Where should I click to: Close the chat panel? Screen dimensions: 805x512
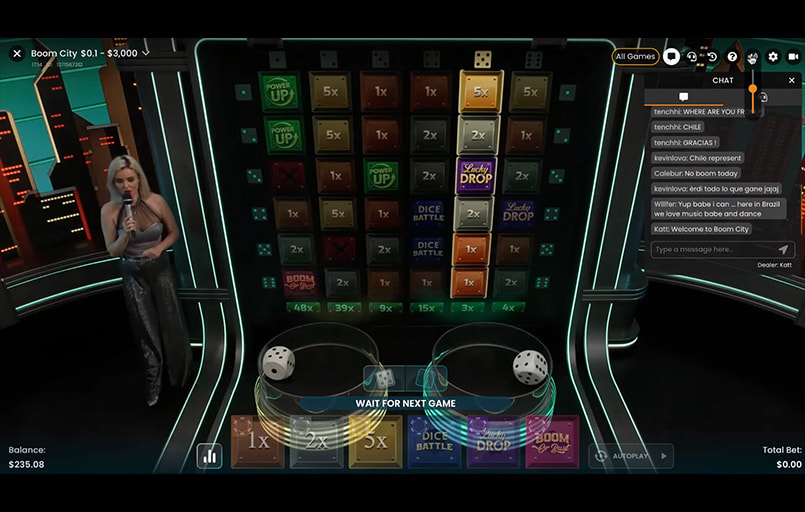pos(792,80)
